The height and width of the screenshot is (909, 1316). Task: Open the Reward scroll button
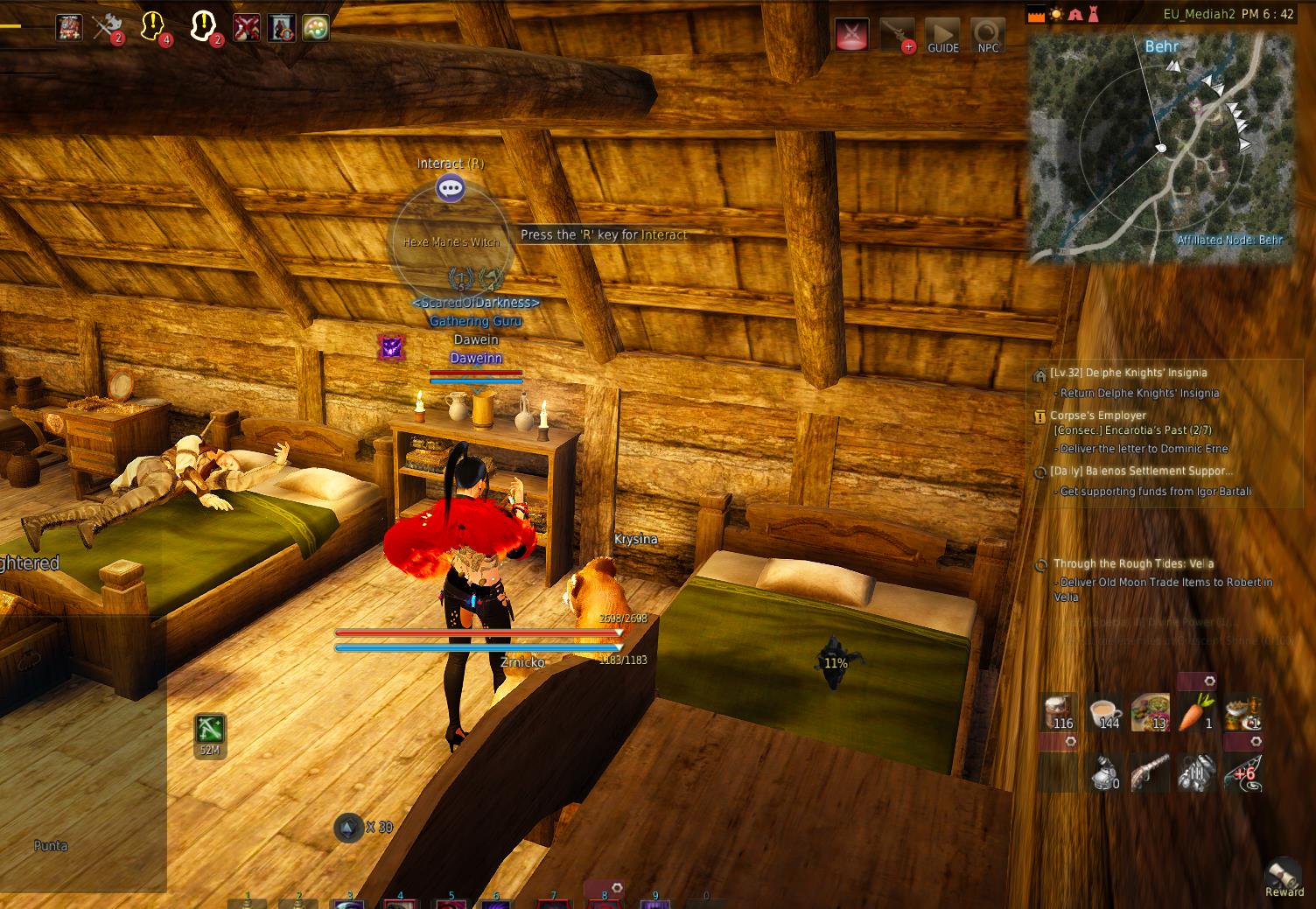click(x=1284, y=876)
